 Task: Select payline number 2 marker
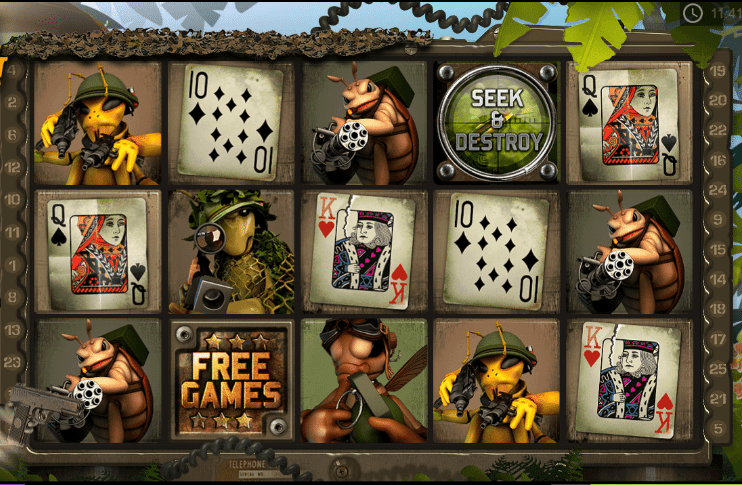click(x=13, y=102)
